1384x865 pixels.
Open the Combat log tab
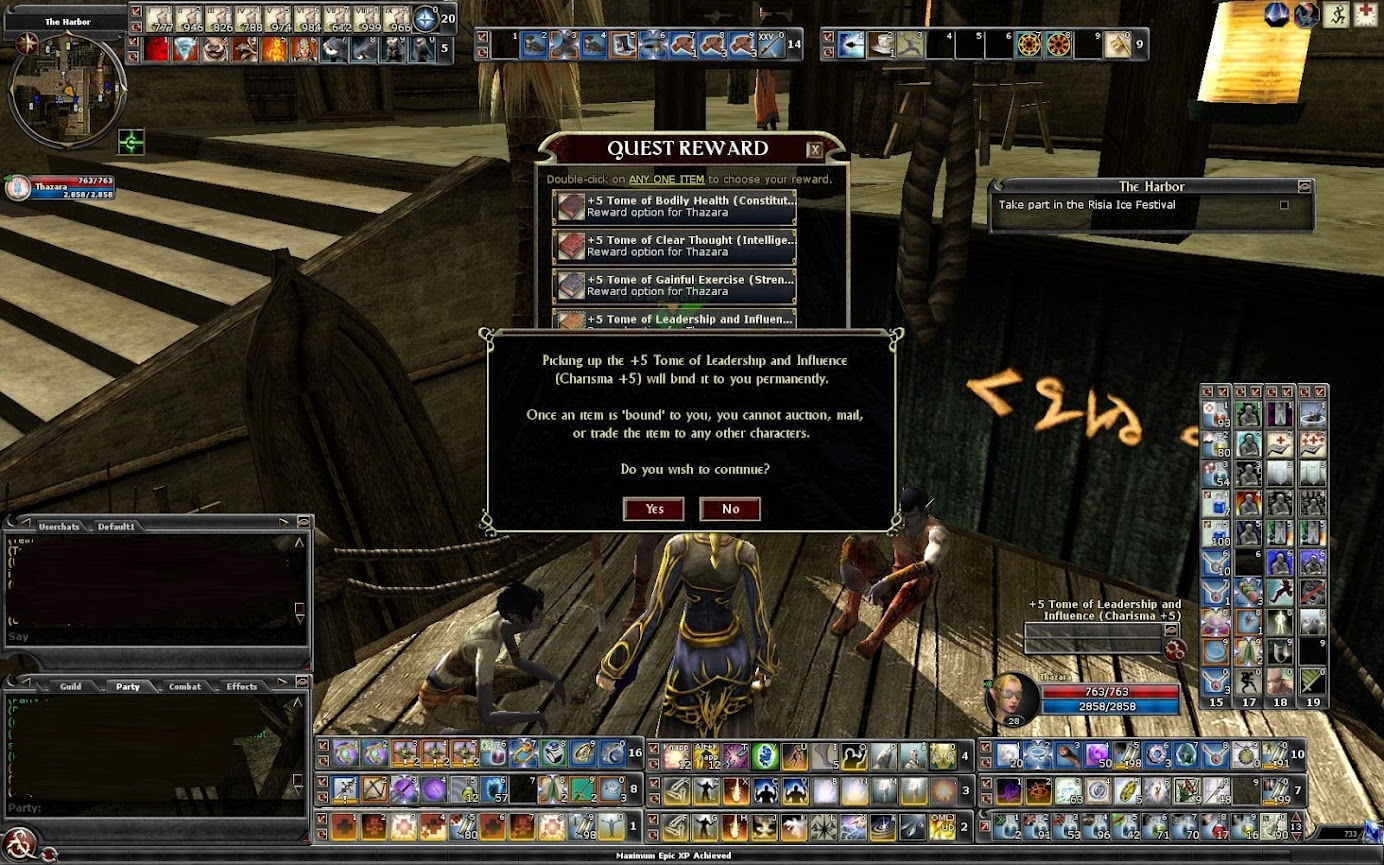tap(184, 687)
